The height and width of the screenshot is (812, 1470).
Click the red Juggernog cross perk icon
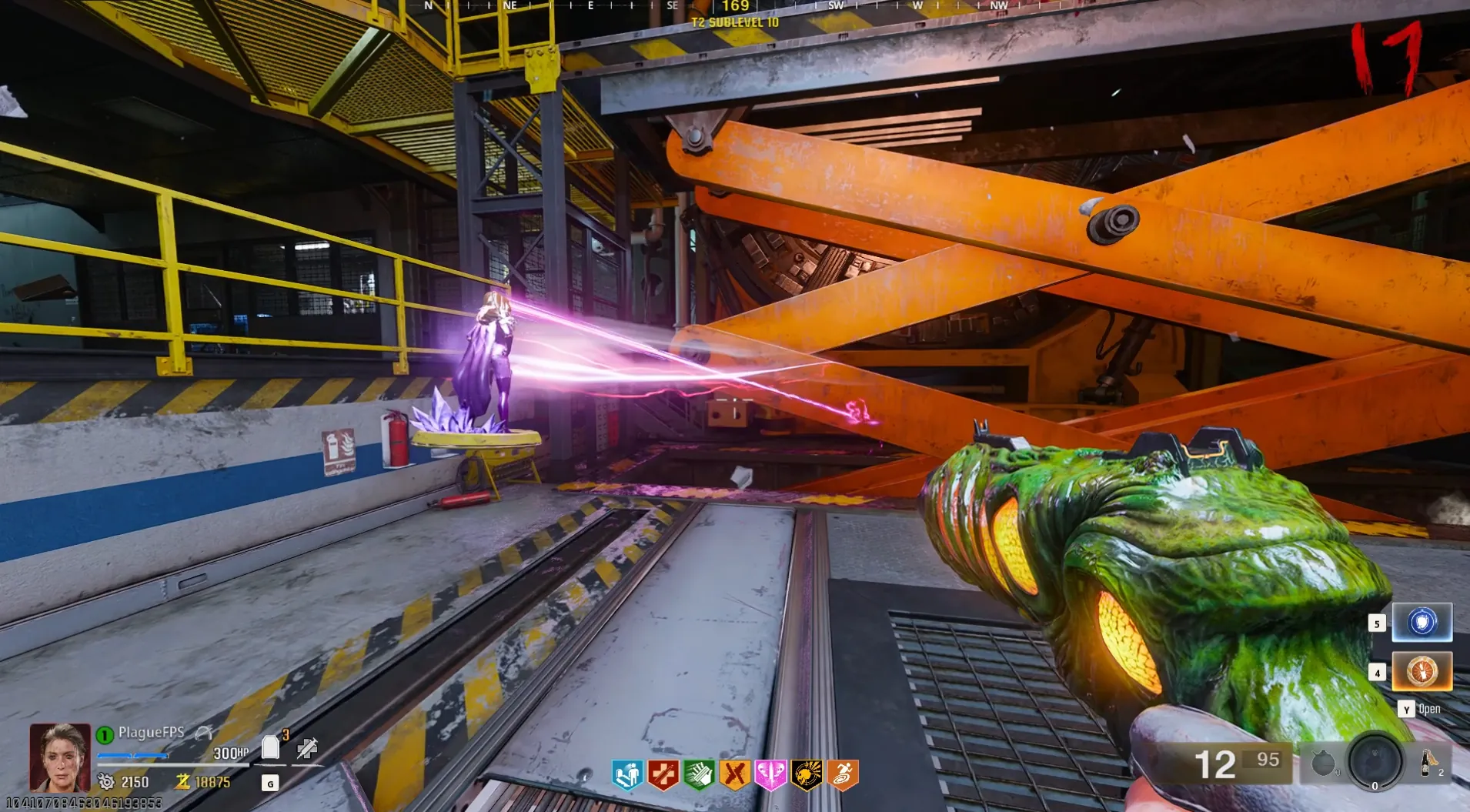coord(663,774)
